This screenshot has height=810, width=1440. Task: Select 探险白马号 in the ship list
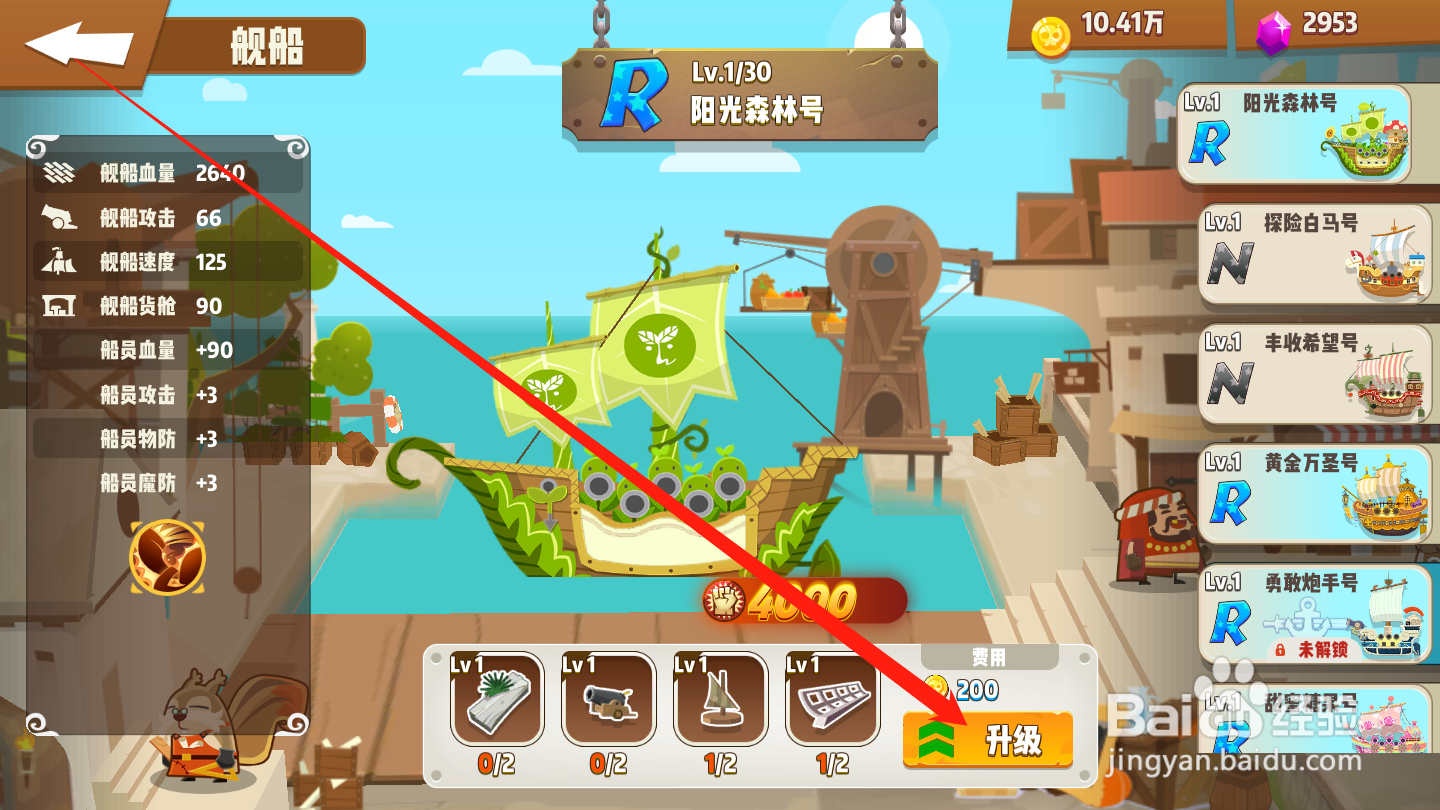1315,253
